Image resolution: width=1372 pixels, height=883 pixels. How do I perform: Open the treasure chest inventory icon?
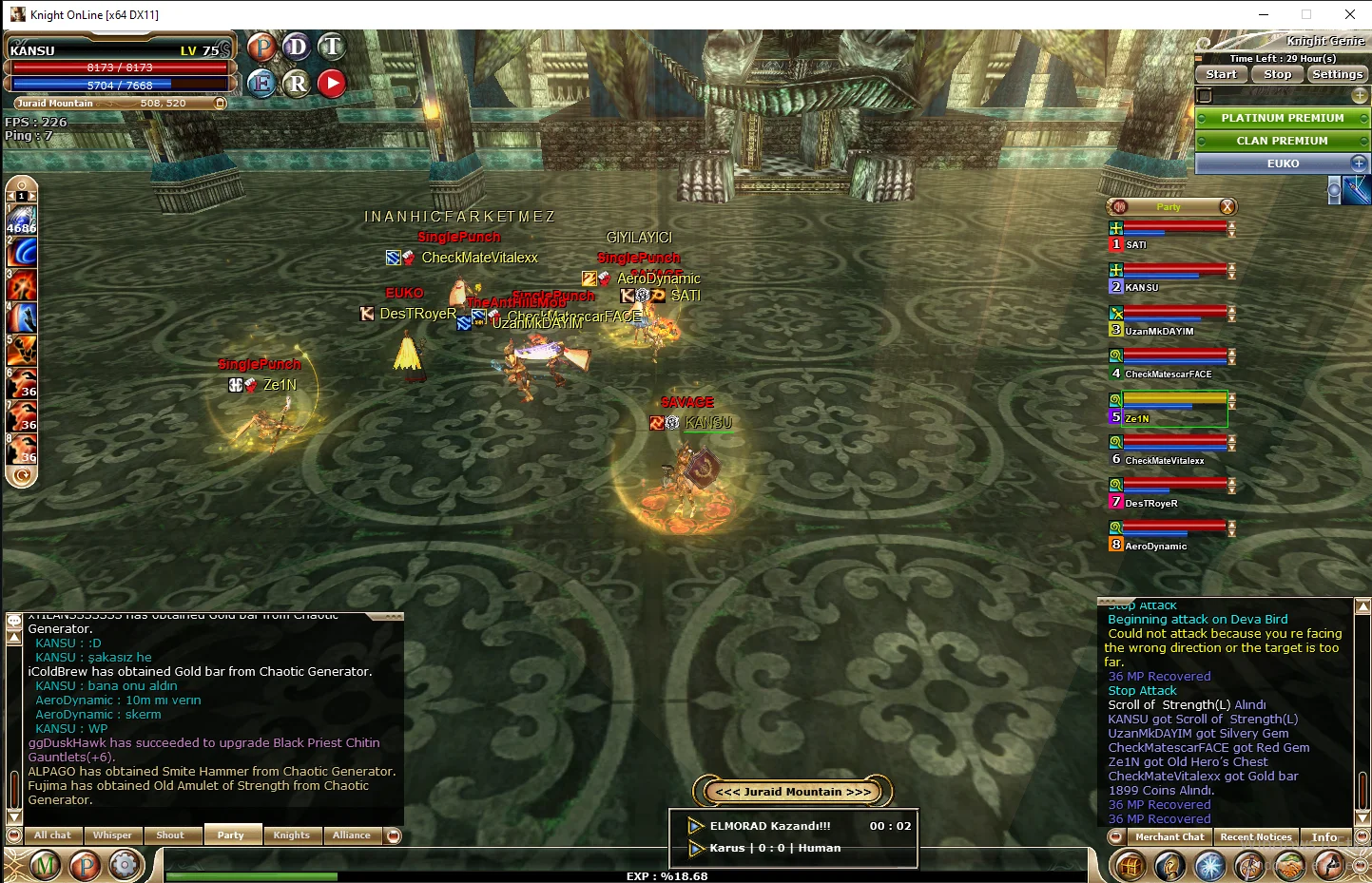tap(1130, 866)
